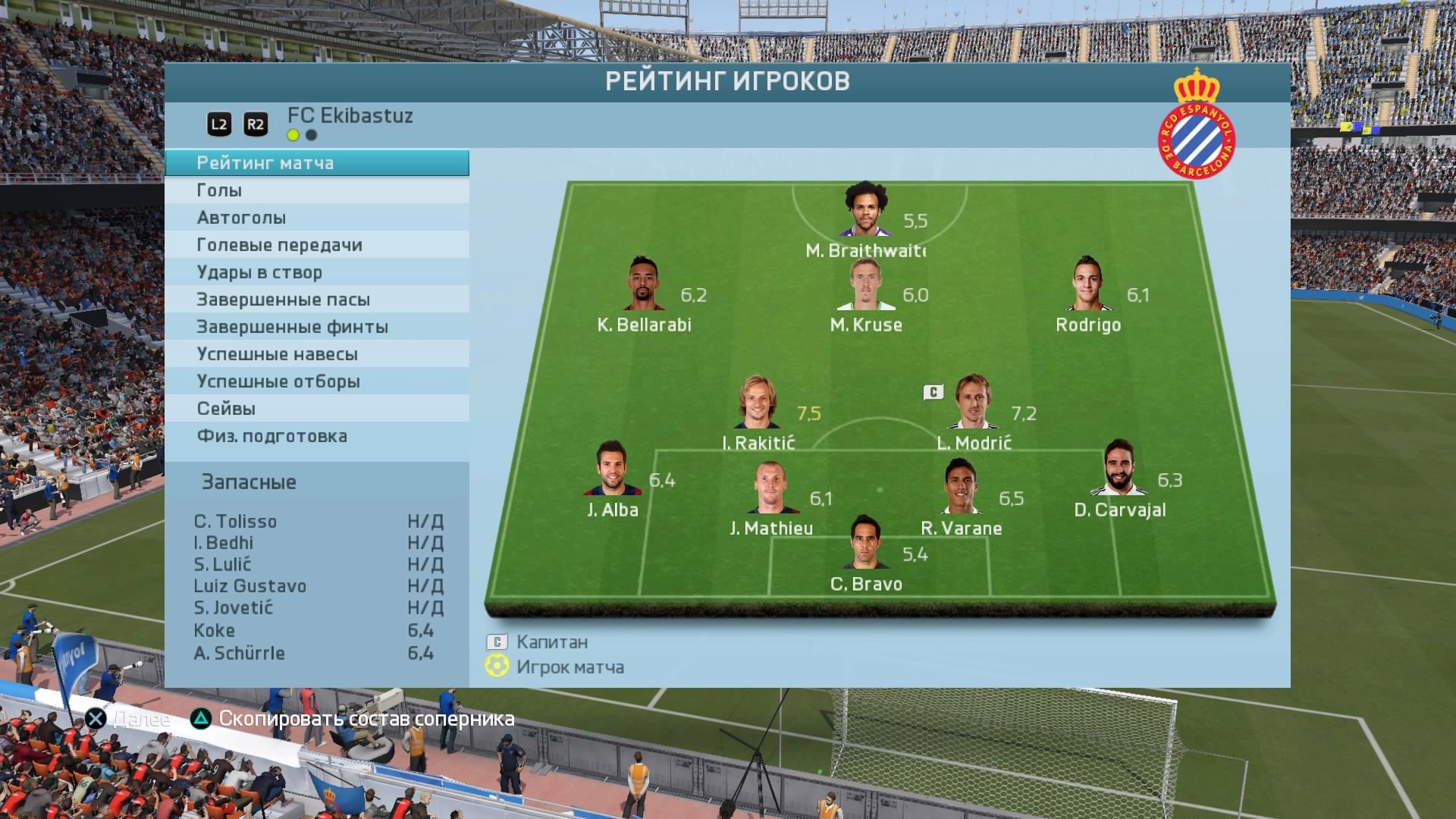This screenshot has width=1456, height=819.
Task: Select Завершенные финты entry
Action: click(316, 327)
